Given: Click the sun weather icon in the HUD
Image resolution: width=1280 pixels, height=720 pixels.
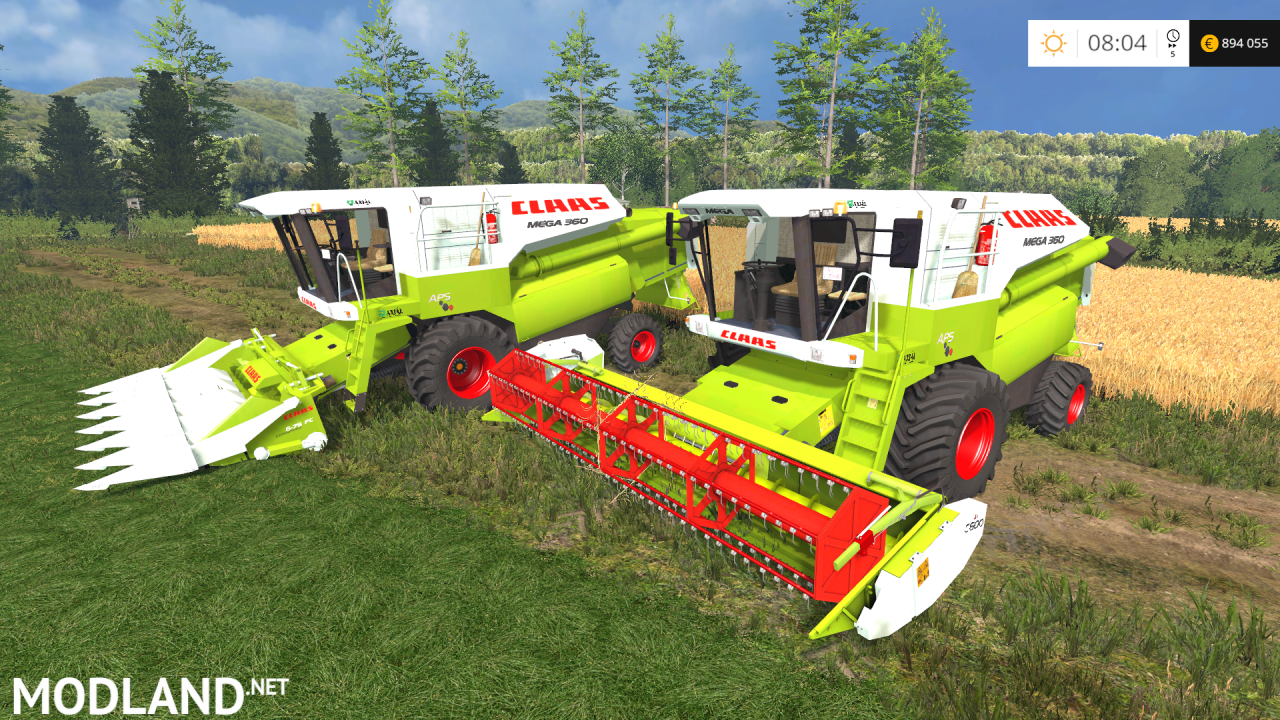Looking at the screenshot, I should [x=1053, y=43].
